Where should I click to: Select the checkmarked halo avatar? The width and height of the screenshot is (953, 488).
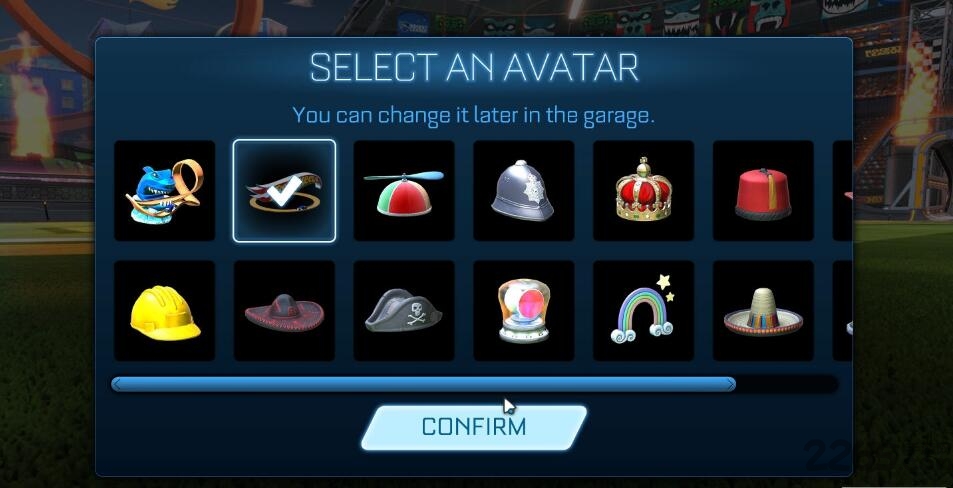click(284, 190)
